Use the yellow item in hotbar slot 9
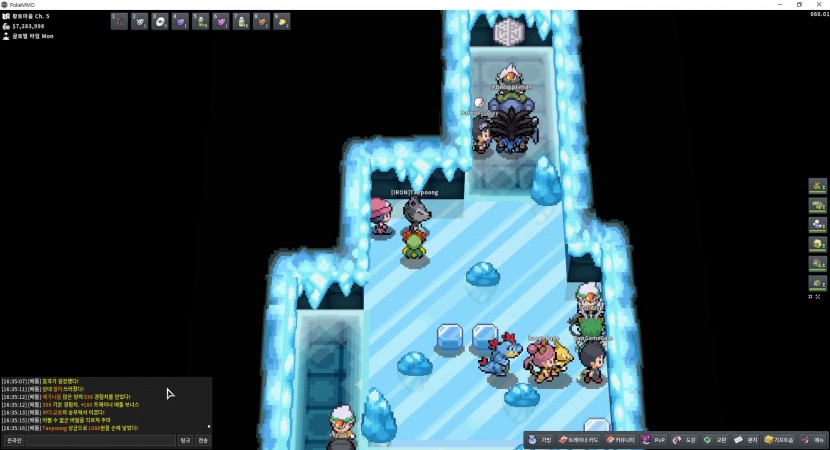The height and width of the screenshot is (450, 830). pos(282,21)
